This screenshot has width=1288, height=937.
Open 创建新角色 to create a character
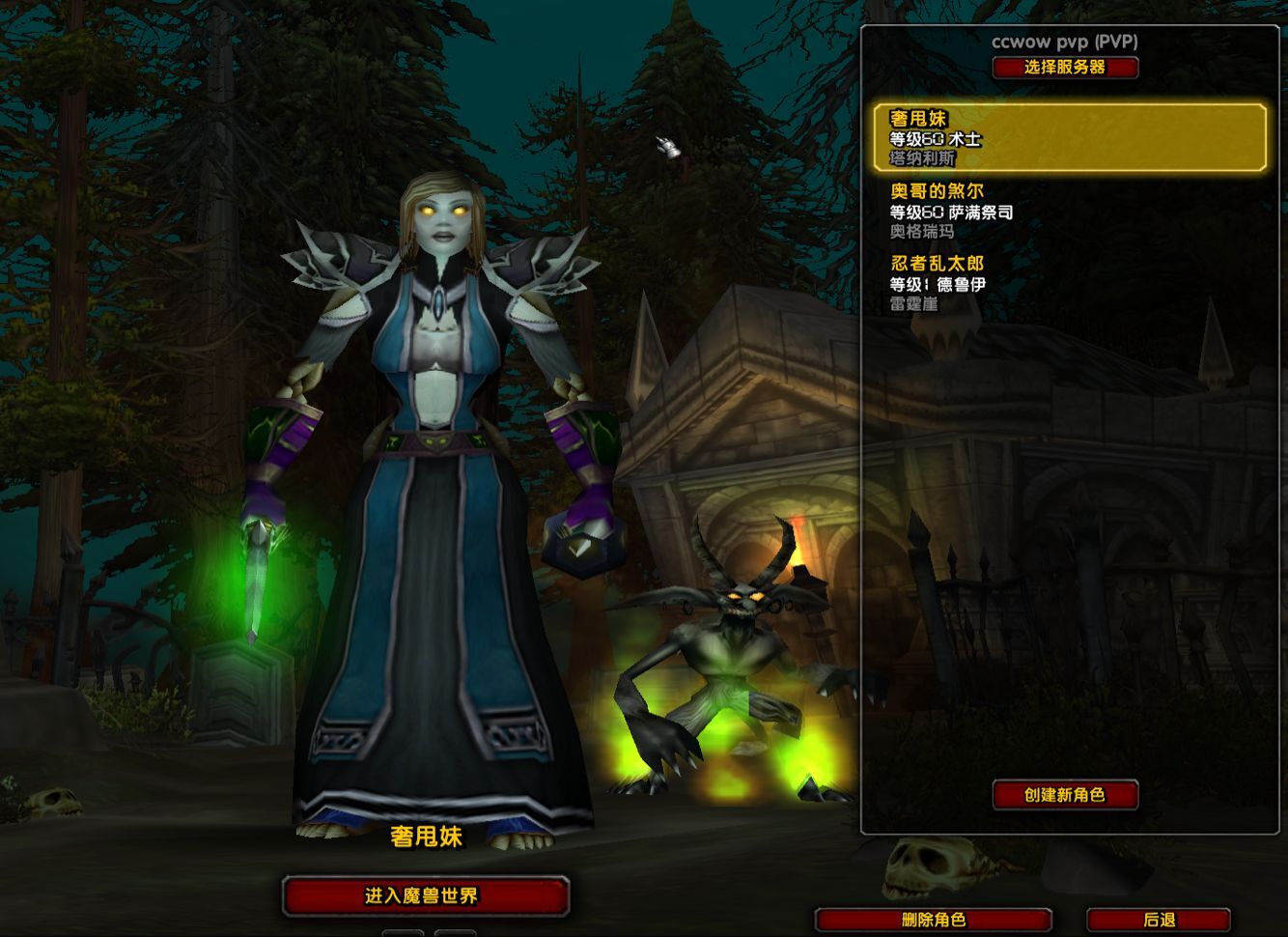click(1065, 795)
